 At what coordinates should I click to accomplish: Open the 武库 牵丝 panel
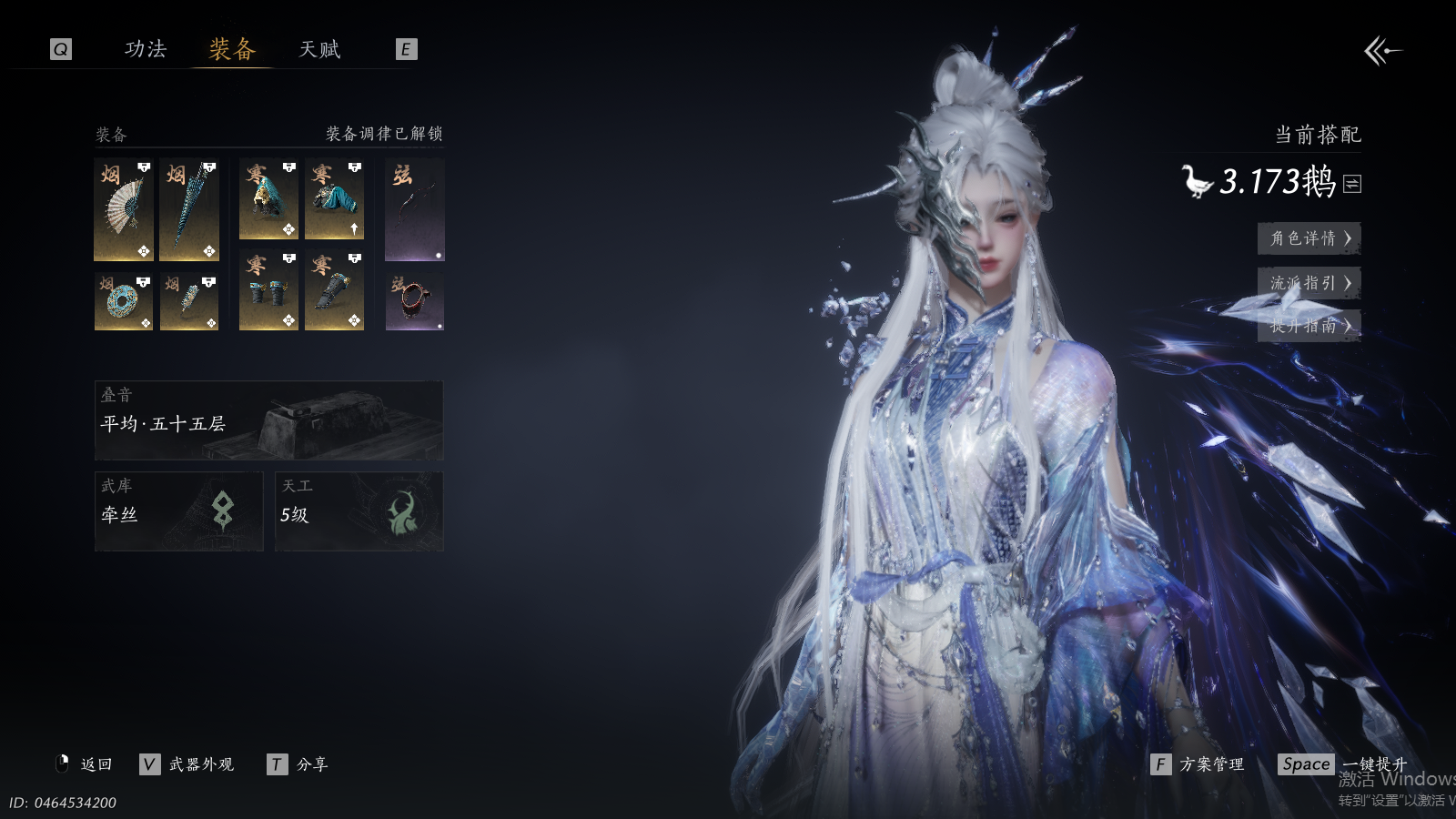point(178,511)
